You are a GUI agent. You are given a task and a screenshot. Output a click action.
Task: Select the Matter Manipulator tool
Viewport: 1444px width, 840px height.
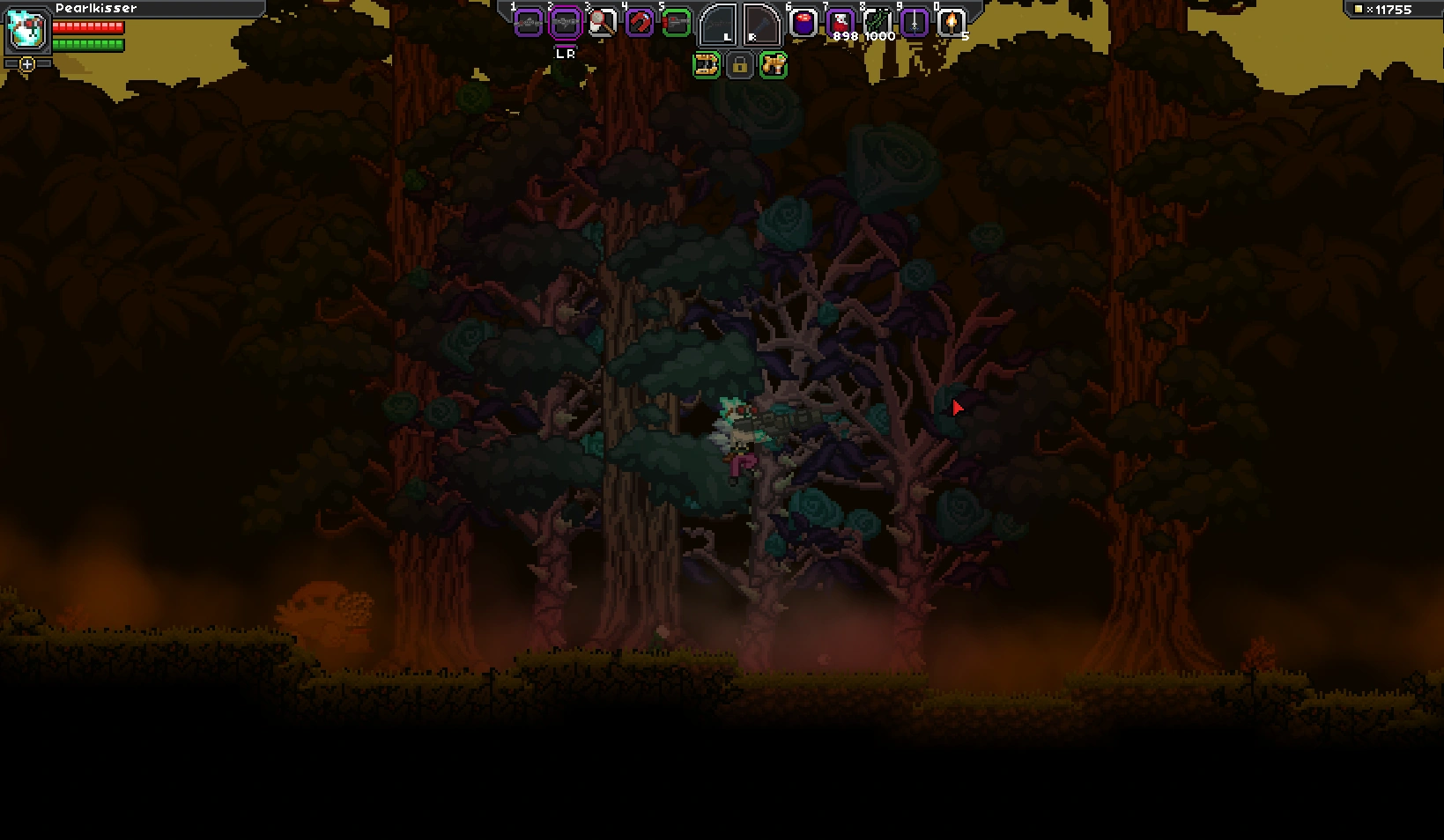coord(707,65)
